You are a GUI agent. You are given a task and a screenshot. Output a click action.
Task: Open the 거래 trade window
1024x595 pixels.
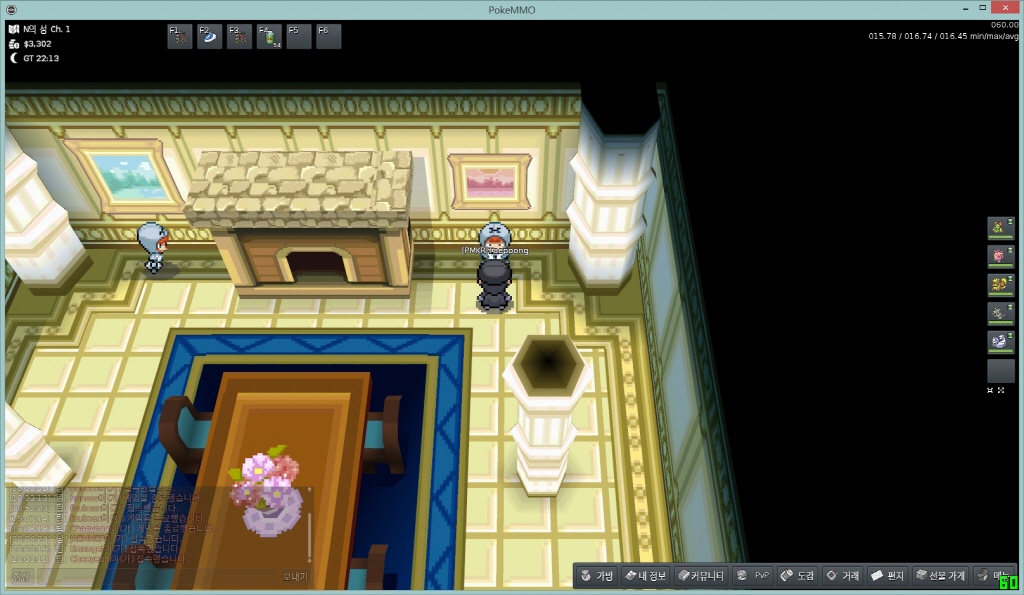pyautogui.click(x=842, y=576)
